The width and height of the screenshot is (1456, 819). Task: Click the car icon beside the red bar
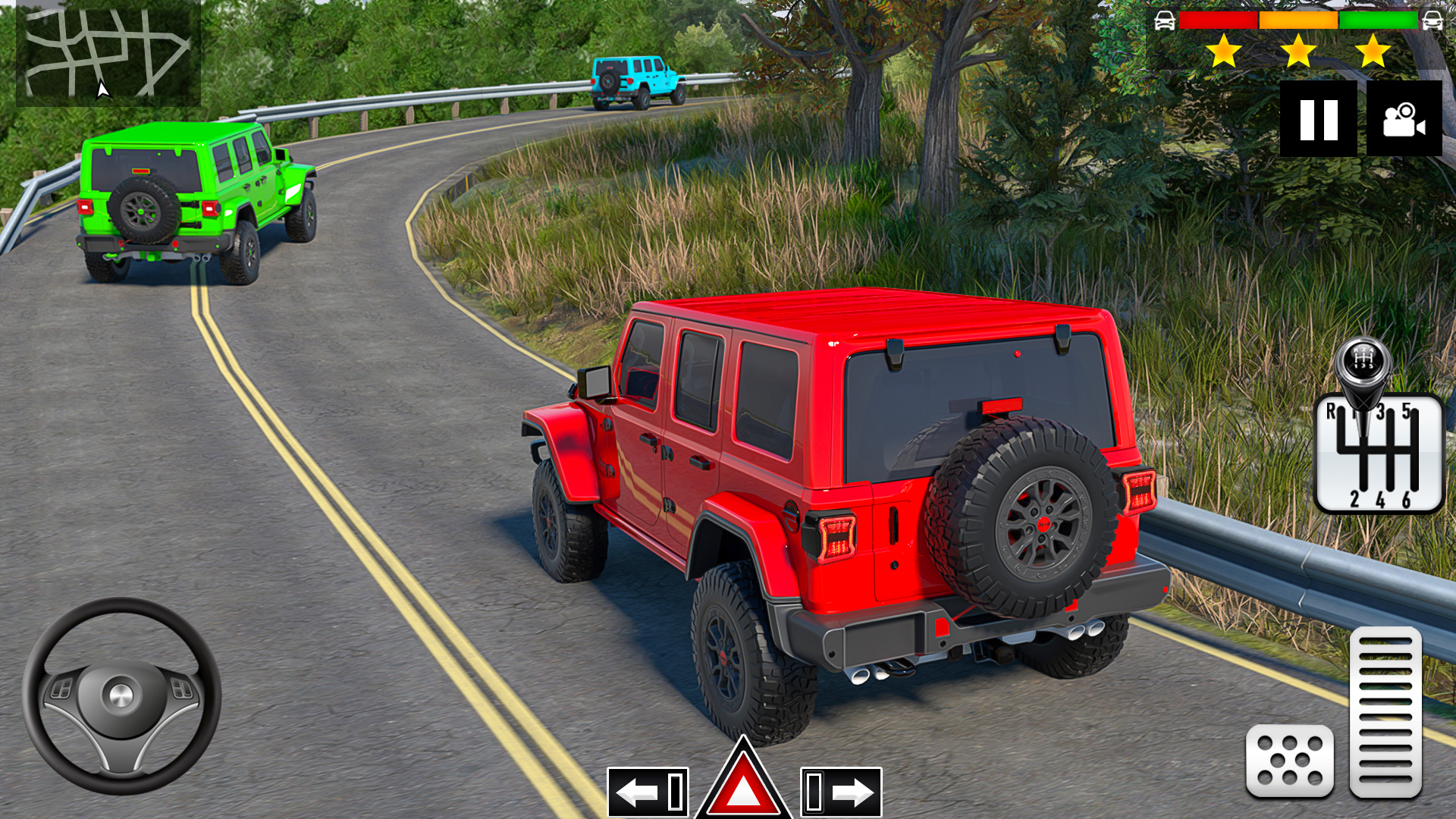(1166, 21)
